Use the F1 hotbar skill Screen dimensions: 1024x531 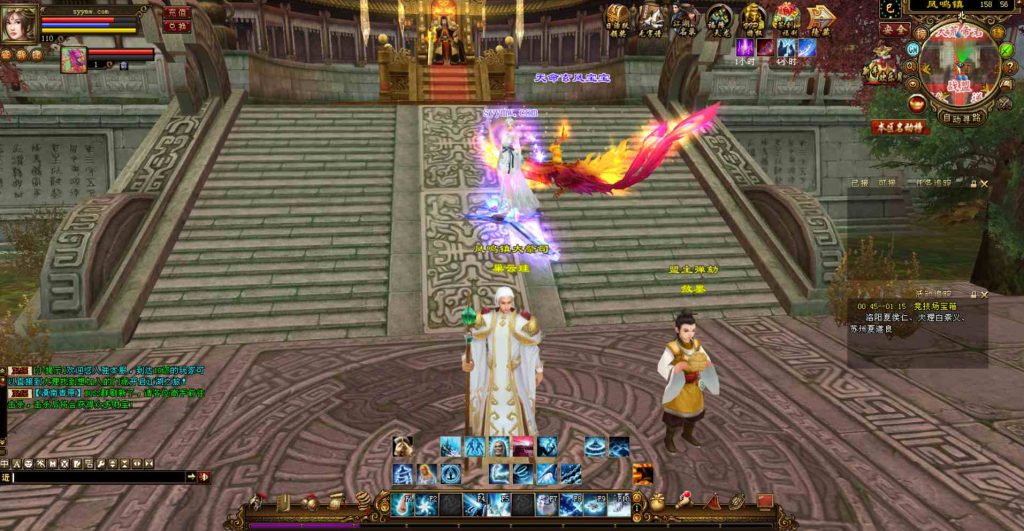(403, 504)
